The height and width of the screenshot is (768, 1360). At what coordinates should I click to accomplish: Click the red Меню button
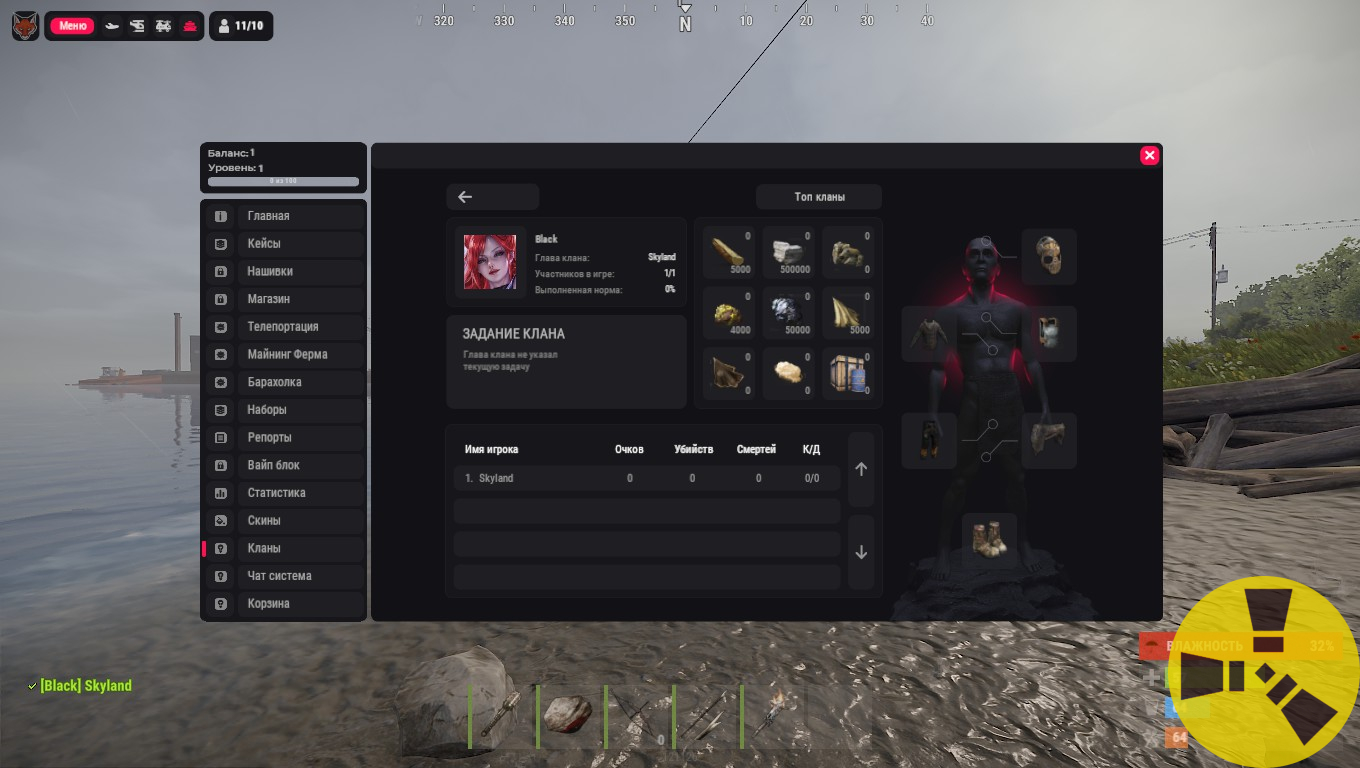tap(72, 26)
